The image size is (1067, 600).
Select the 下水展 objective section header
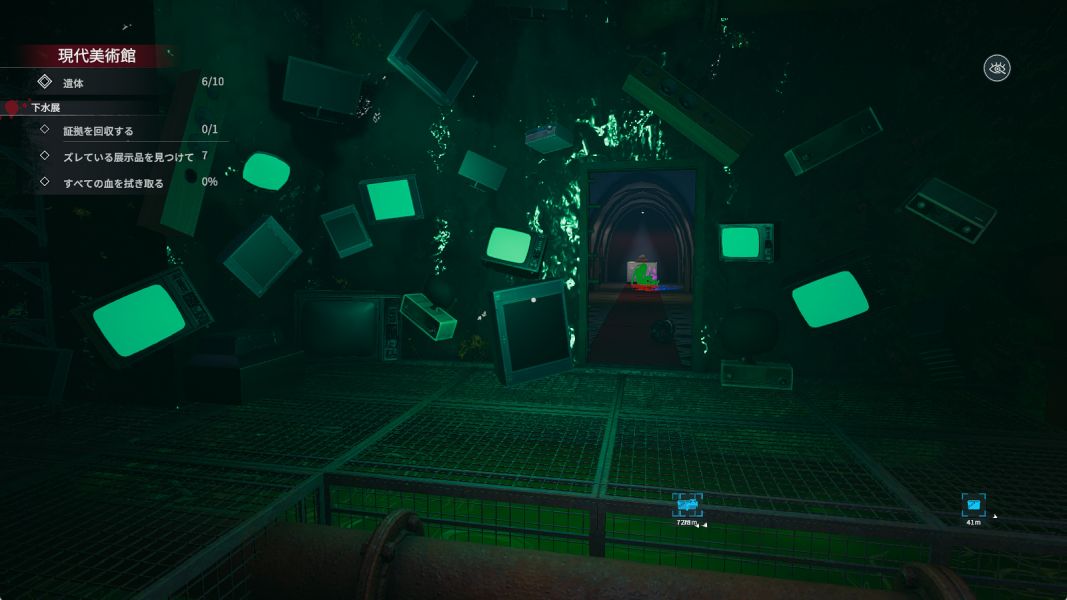(46, 107)
